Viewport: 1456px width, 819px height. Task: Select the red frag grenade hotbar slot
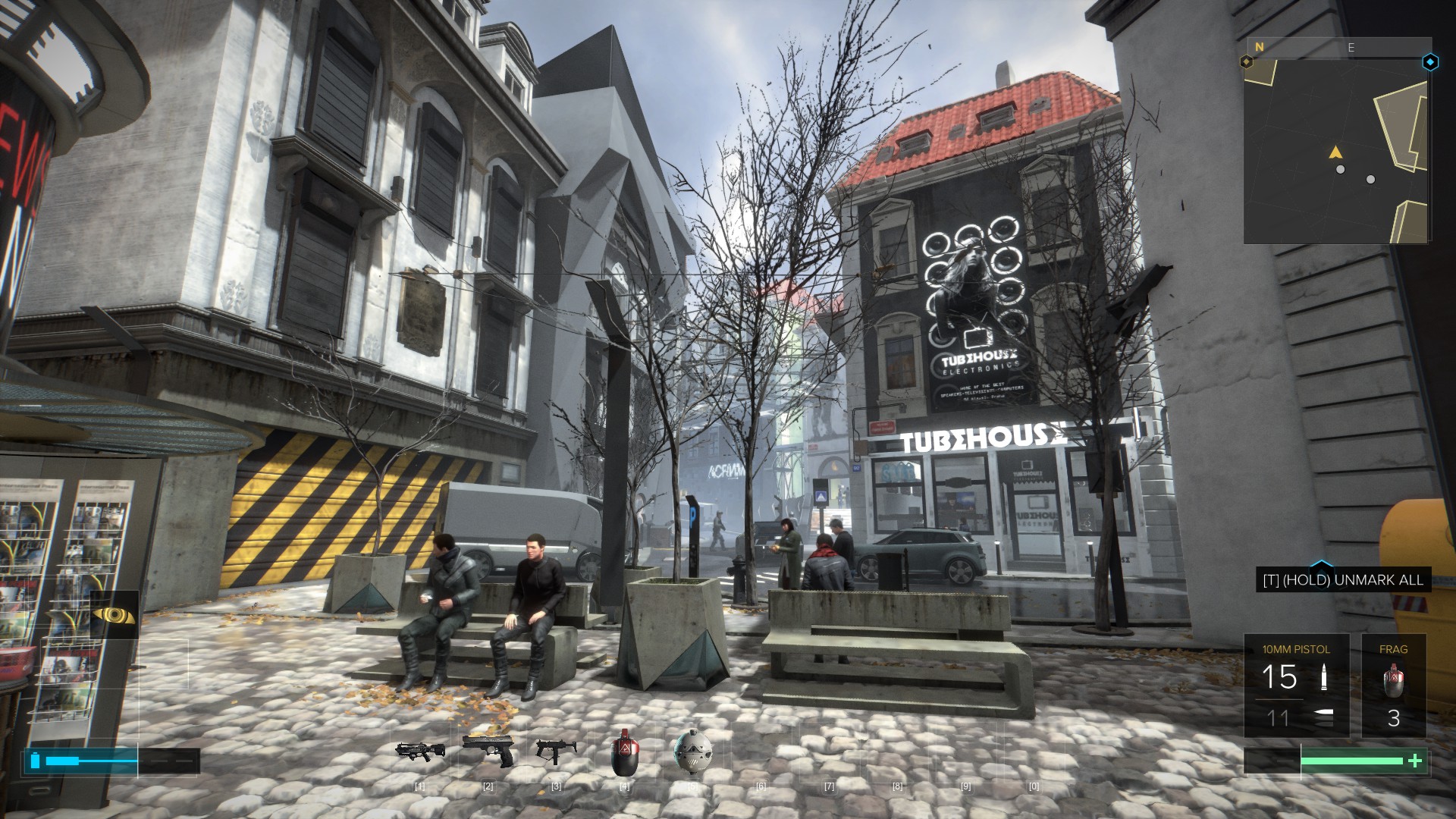(x=624, y=753)
